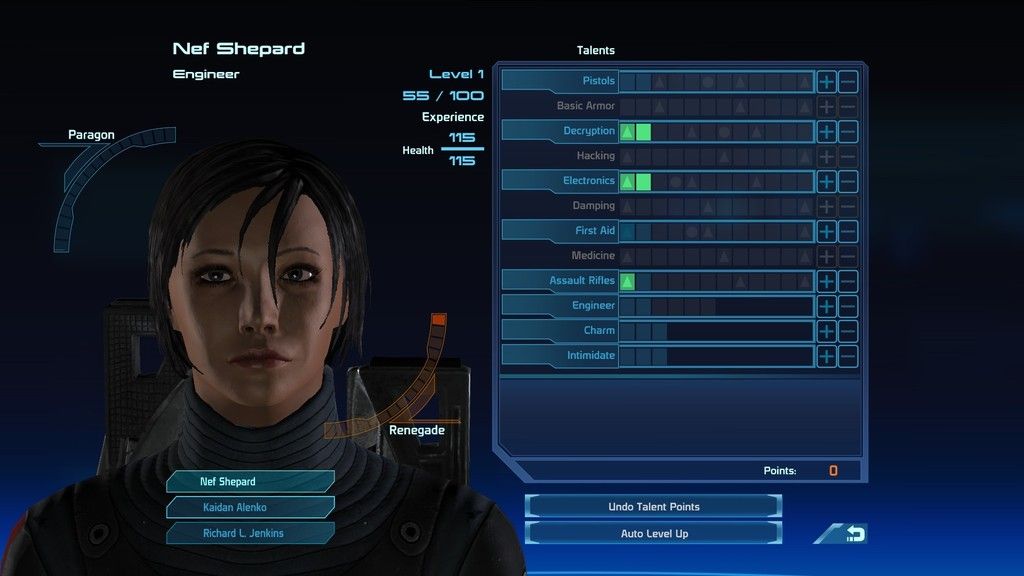Add a point to Electronics

point(826,181)
